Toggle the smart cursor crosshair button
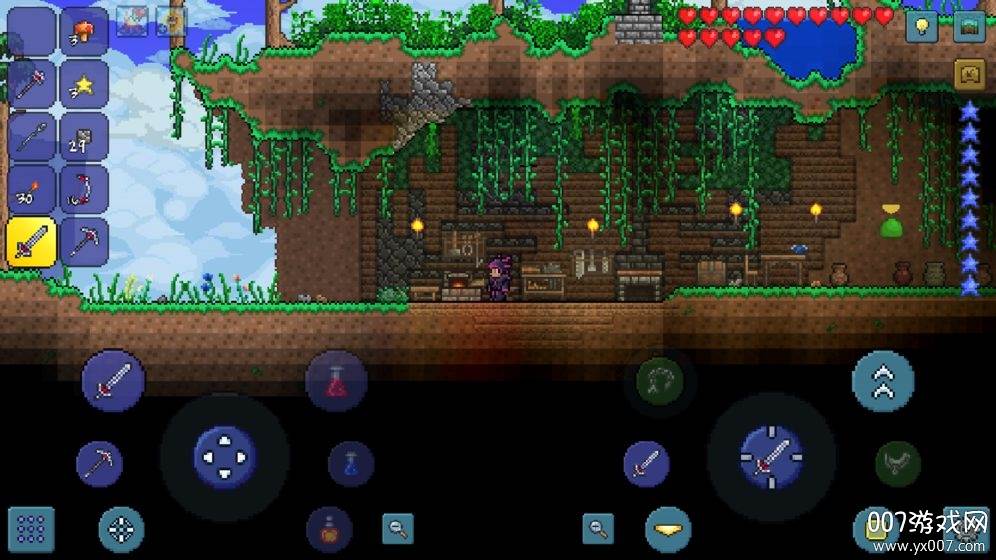This screenshot has height=560, width=996. (121, 529)
